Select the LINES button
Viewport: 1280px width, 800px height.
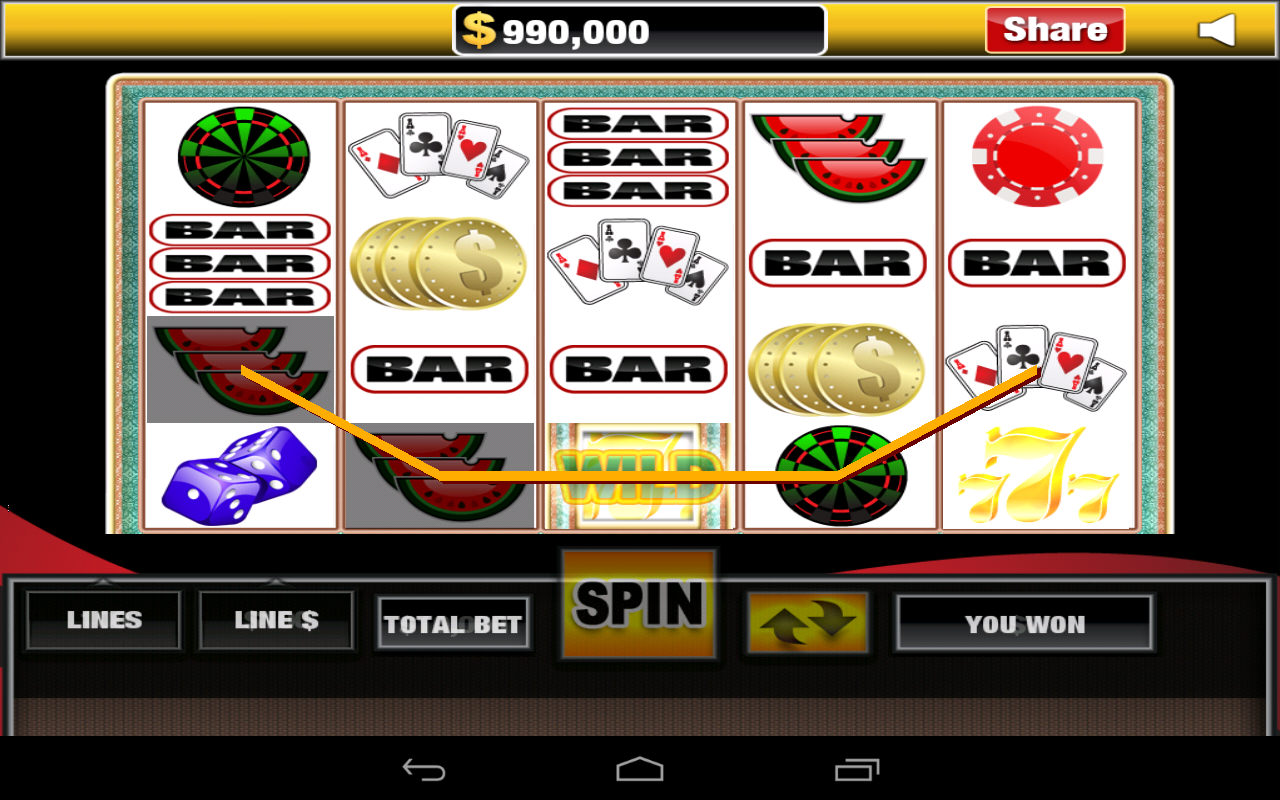click(104, 620)
